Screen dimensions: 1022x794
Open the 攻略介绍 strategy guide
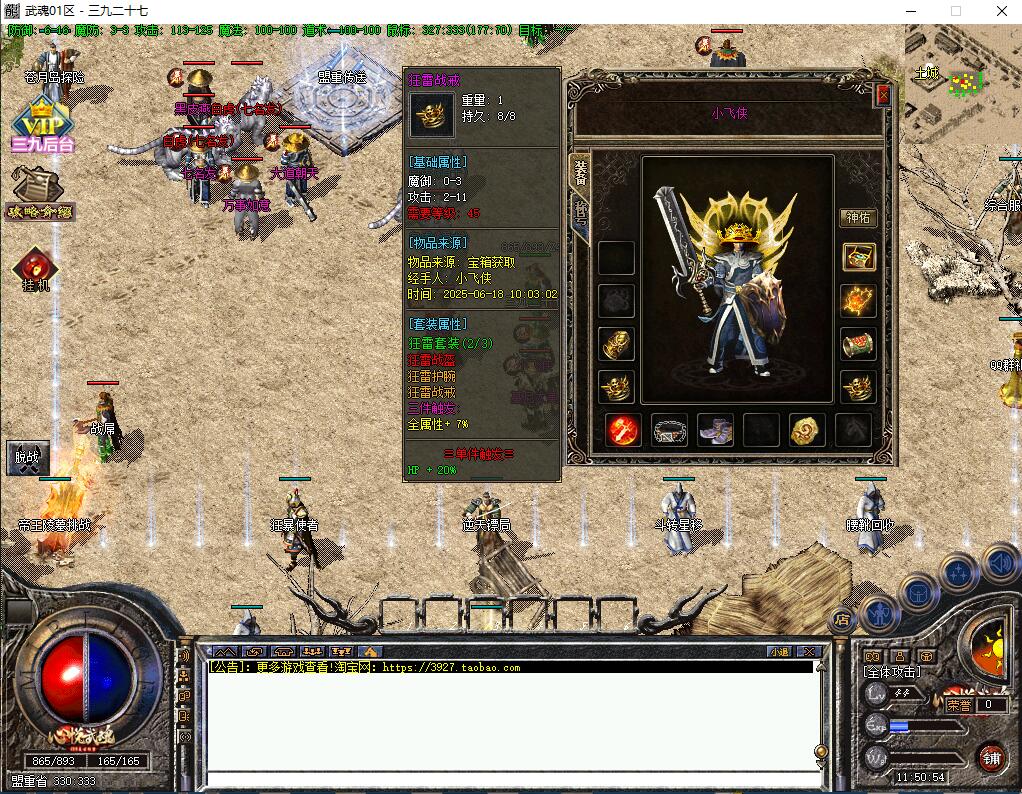tap(40, 192)
